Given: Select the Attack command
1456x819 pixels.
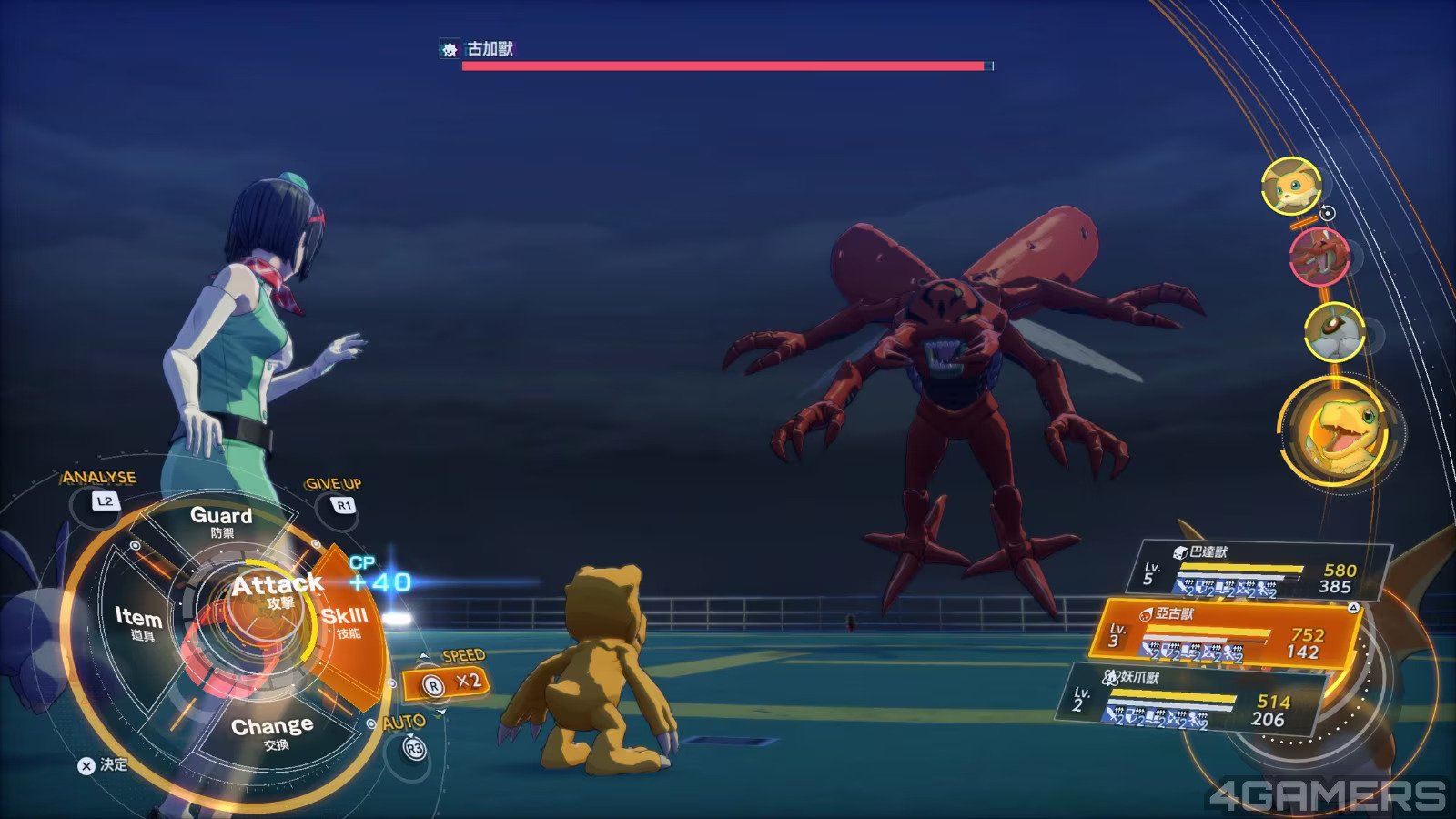Looking at the screenshot, I should [x=271, y=591].
